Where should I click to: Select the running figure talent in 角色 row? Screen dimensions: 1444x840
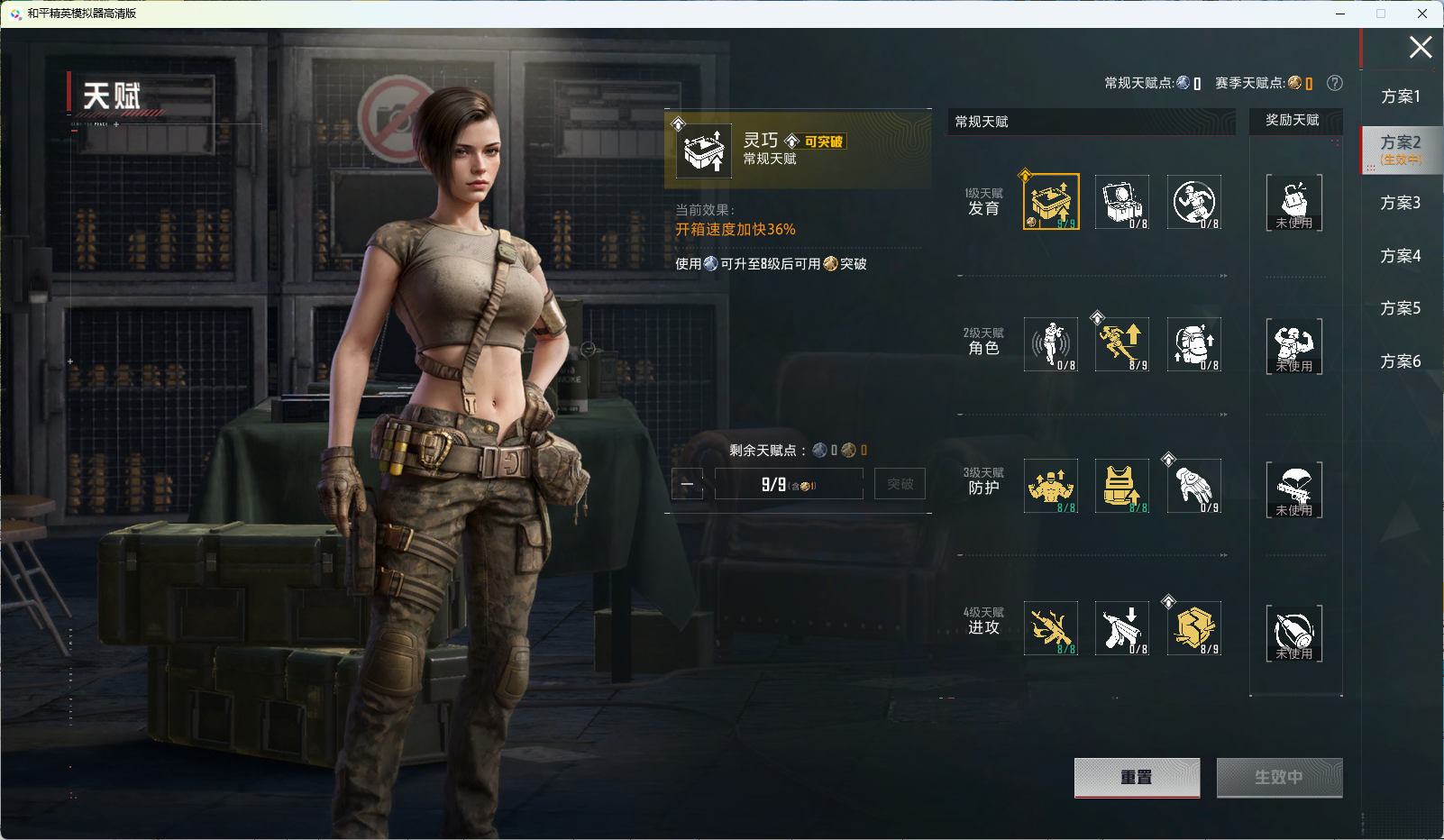click(x=1122, y=343)
